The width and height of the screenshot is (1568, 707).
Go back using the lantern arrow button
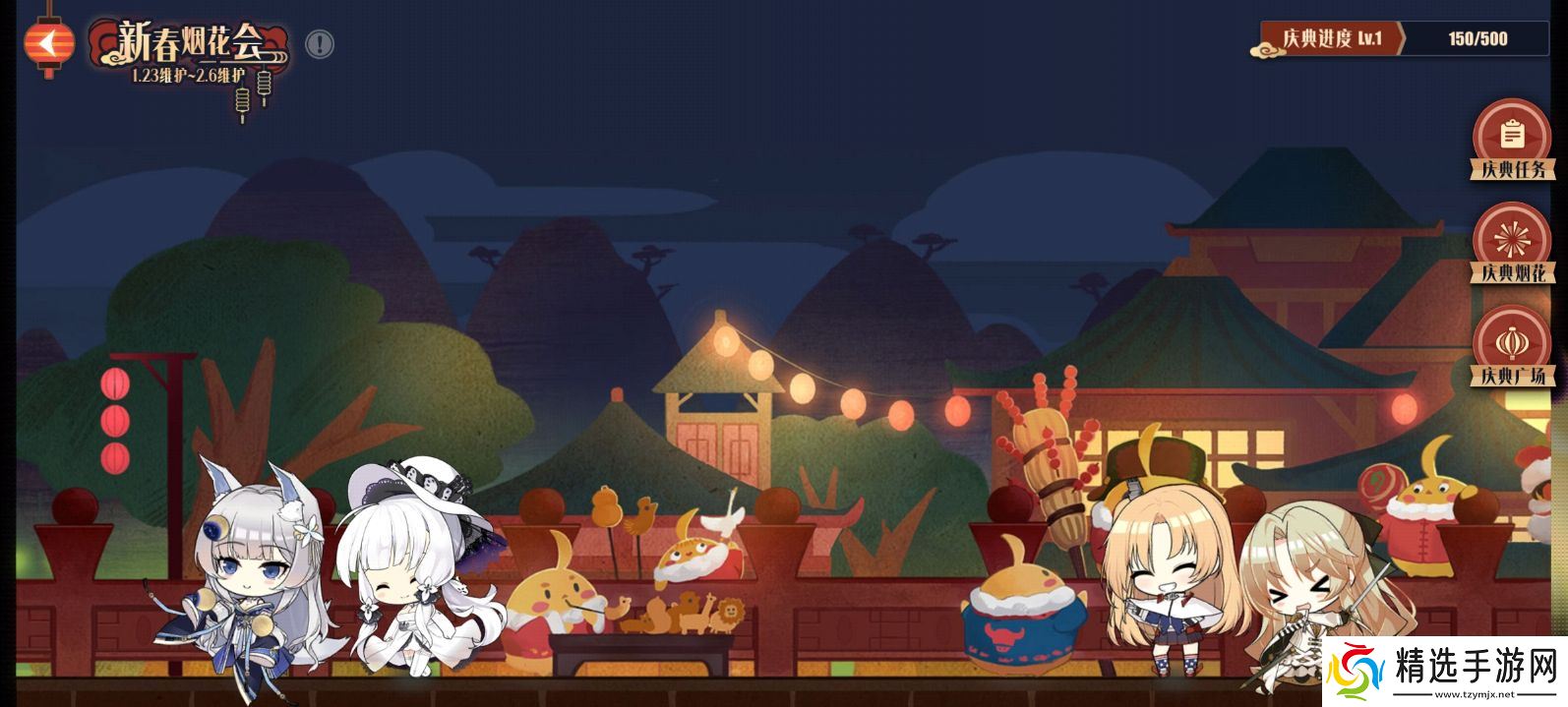[48, 42]
